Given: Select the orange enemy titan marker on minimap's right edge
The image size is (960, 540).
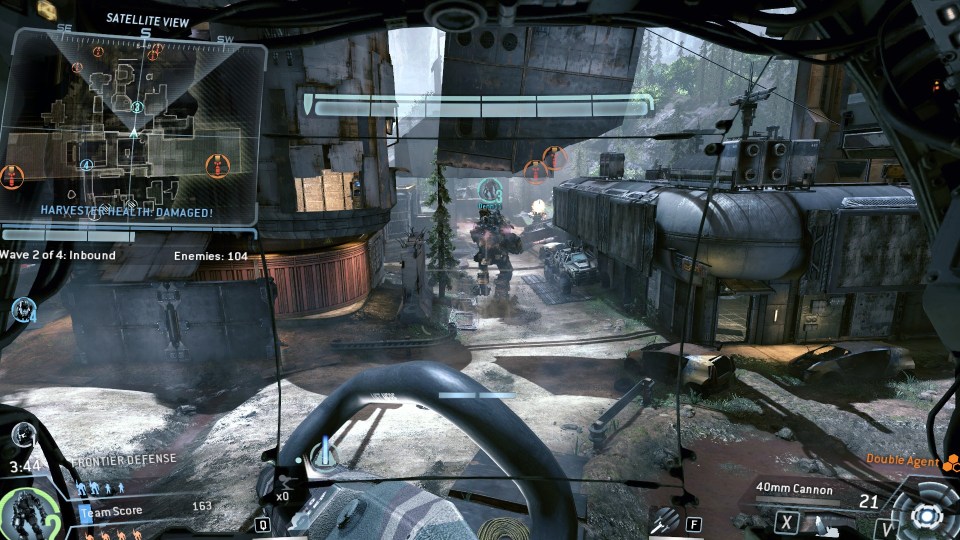Looking at the screenshot, I should point(216,166).
